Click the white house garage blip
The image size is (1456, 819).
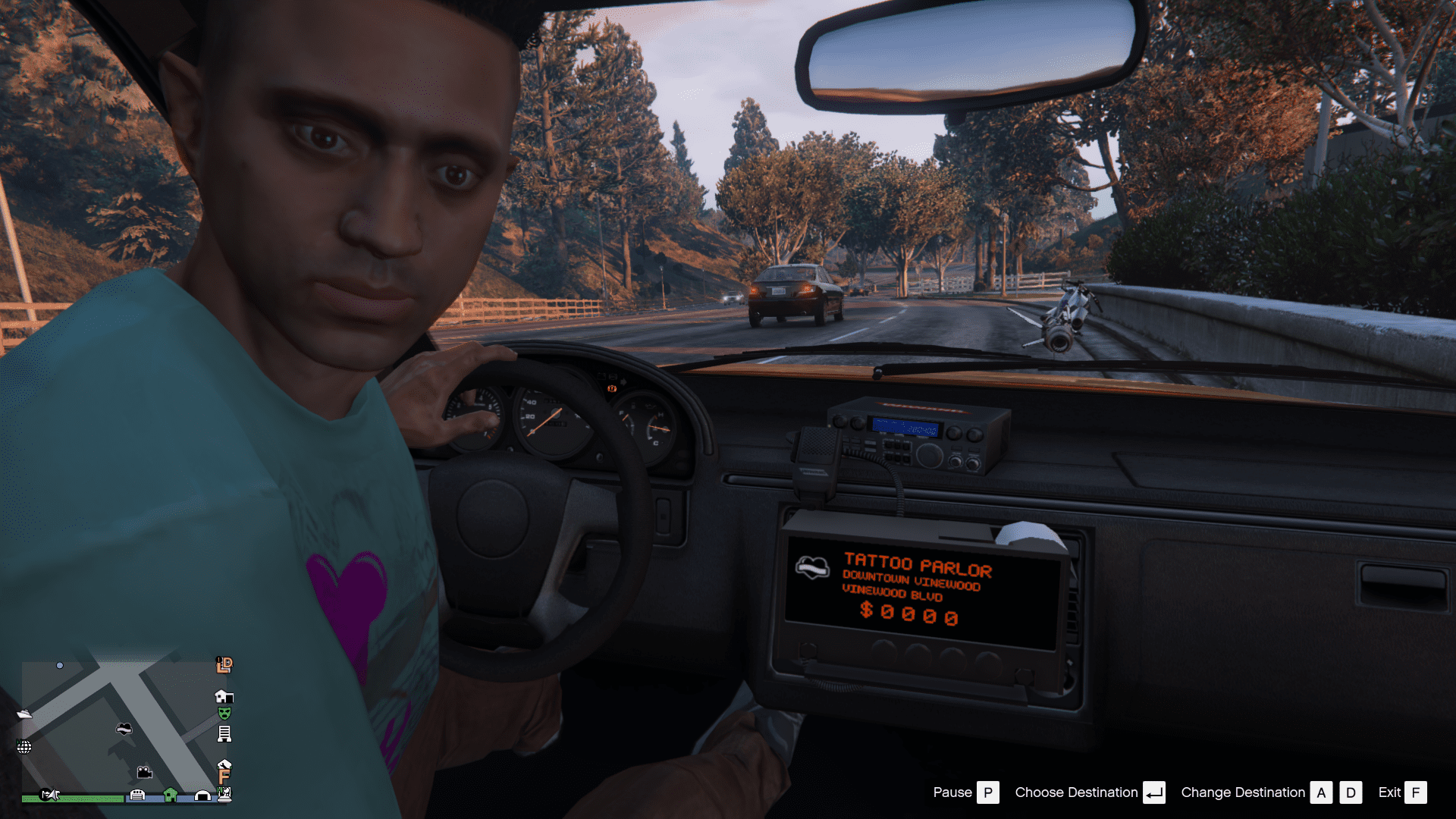pos(224,697)
